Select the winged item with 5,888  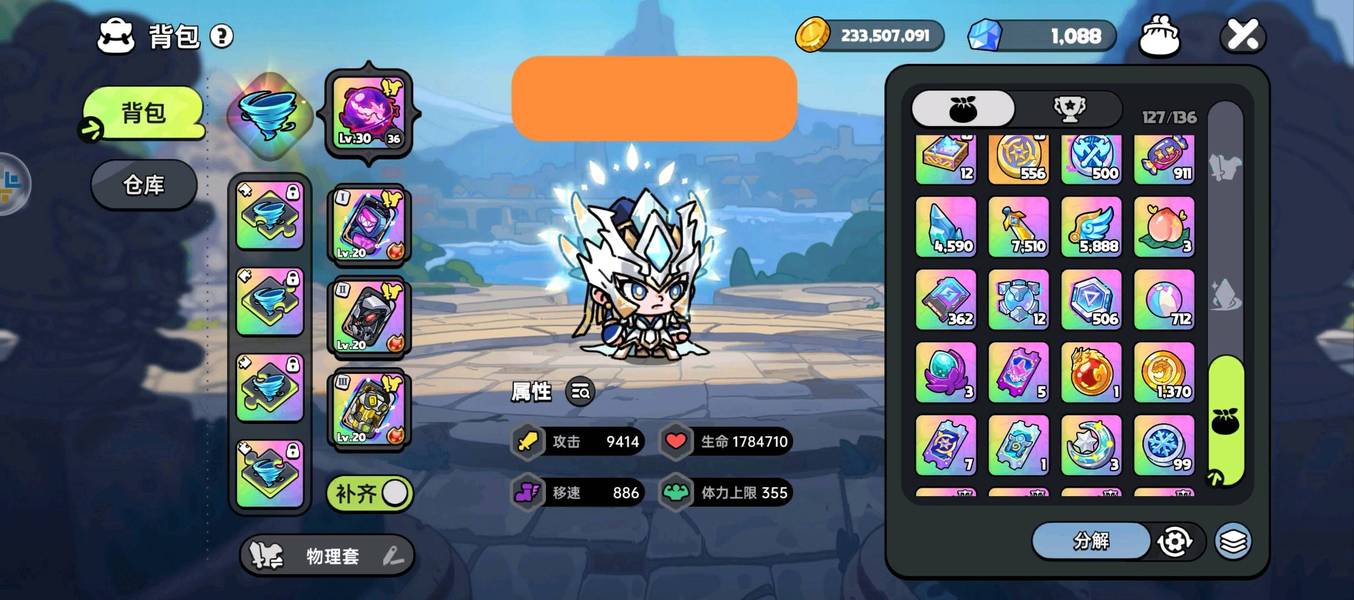1091,227
